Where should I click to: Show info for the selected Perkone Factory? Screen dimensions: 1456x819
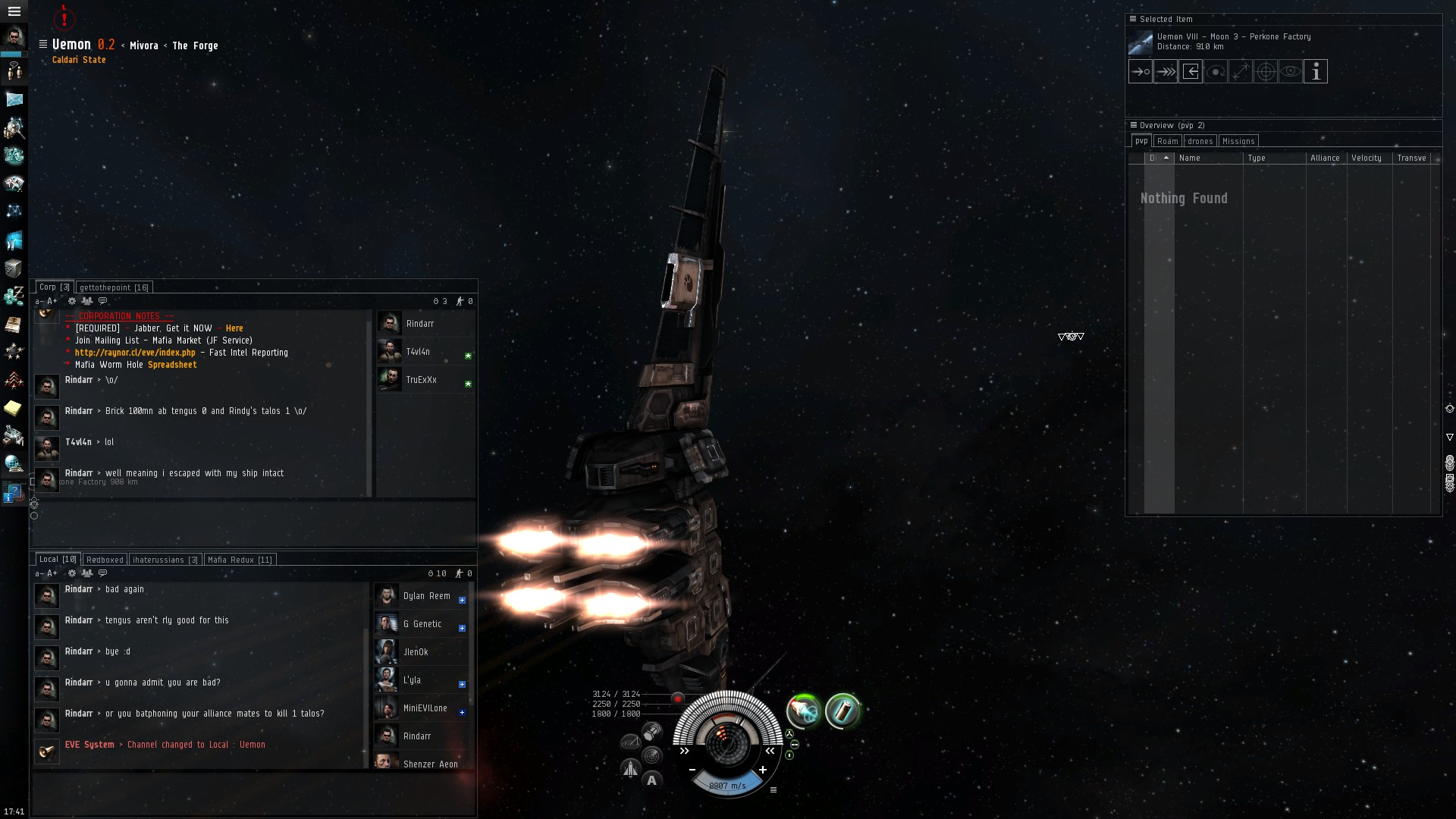1316,72
